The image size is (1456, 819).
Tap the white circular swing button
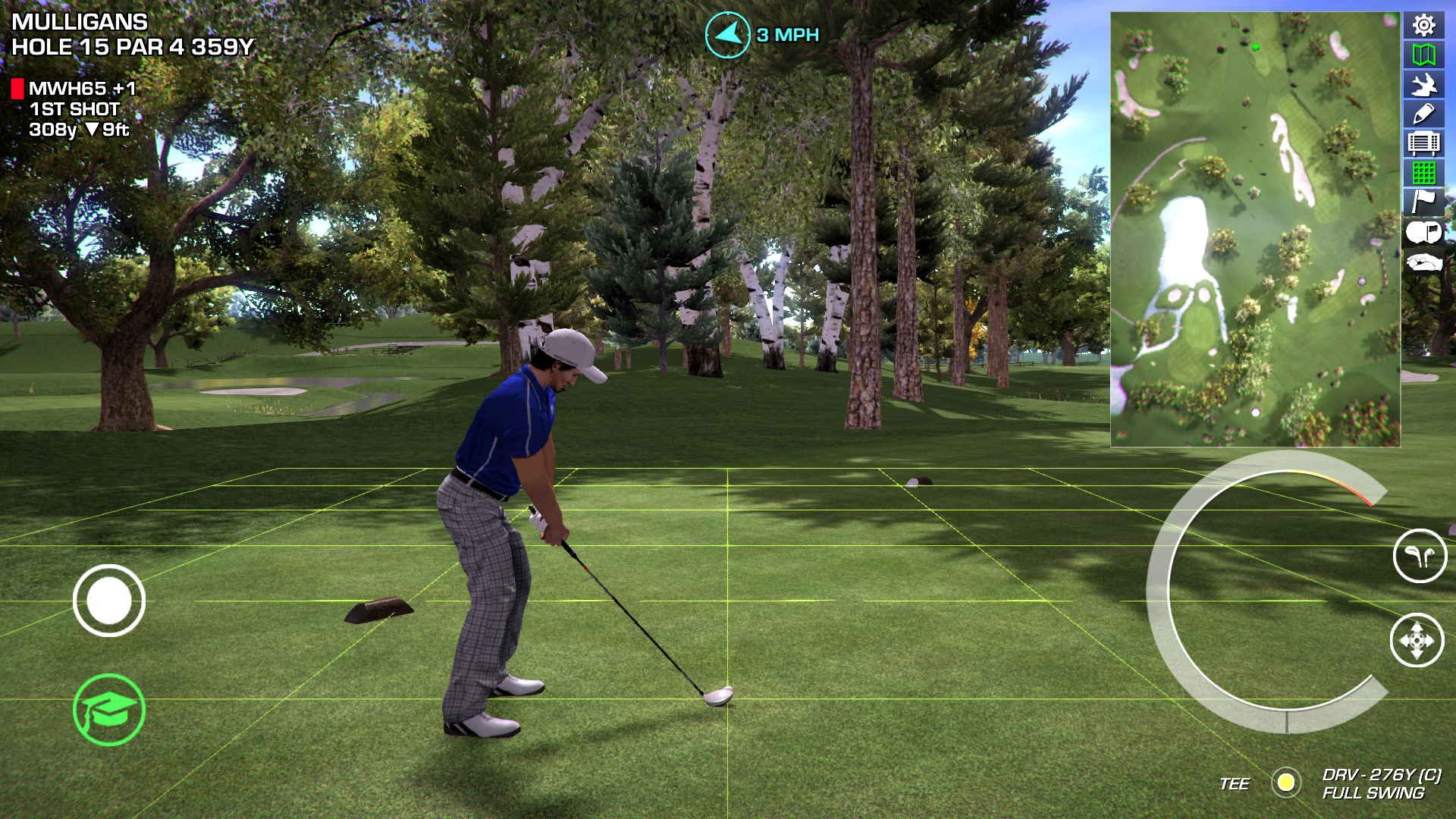click(109, 601)
